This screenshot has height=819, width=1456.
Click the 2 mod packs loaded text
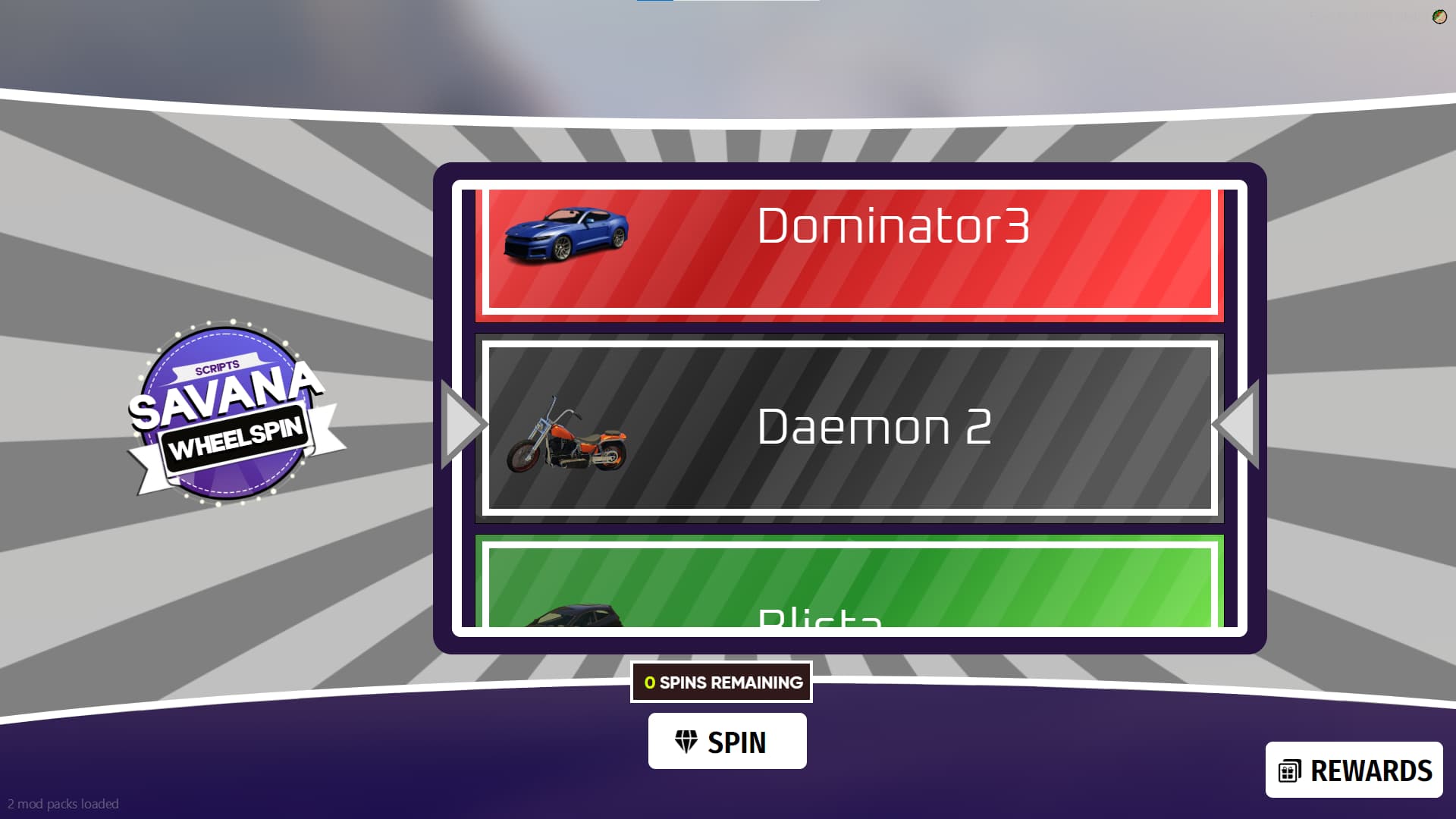pos(64,803)
